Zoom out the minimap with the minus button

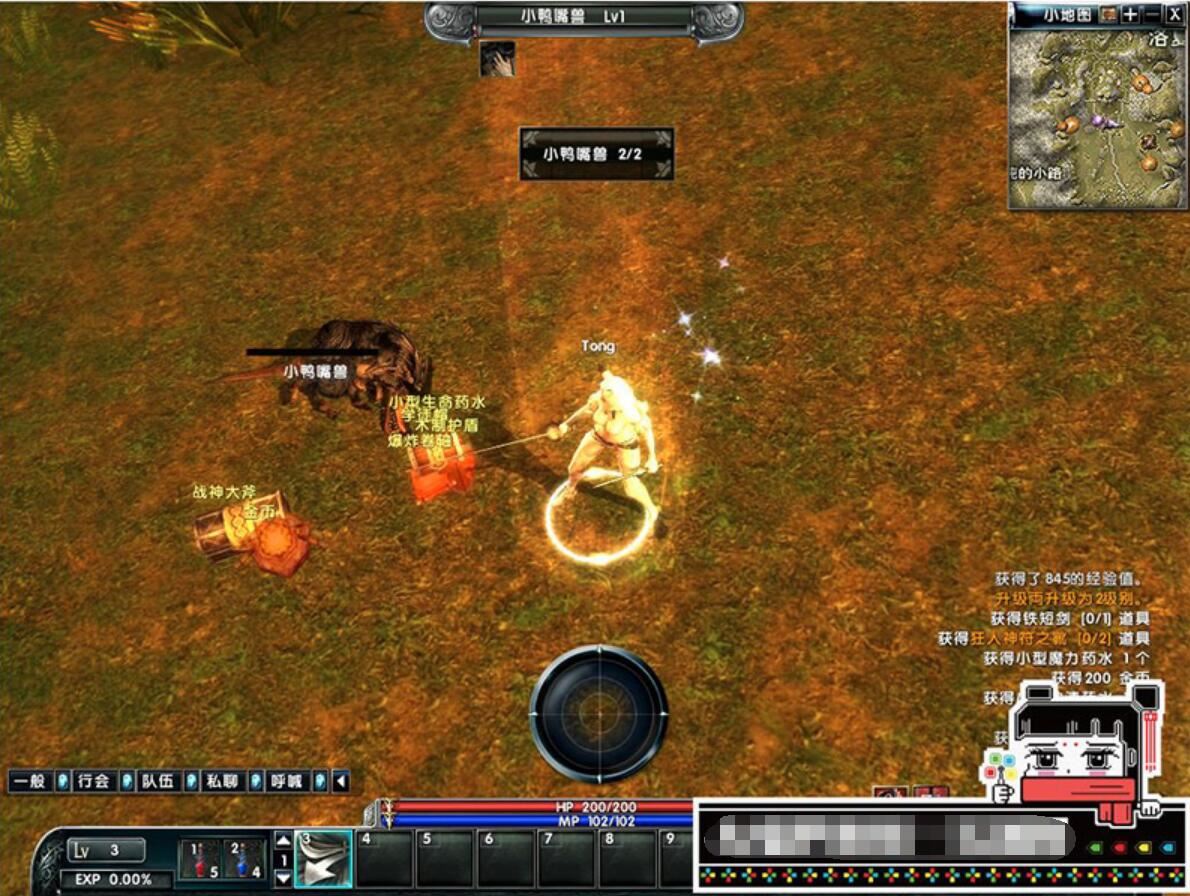click(x=1152, y=14)
